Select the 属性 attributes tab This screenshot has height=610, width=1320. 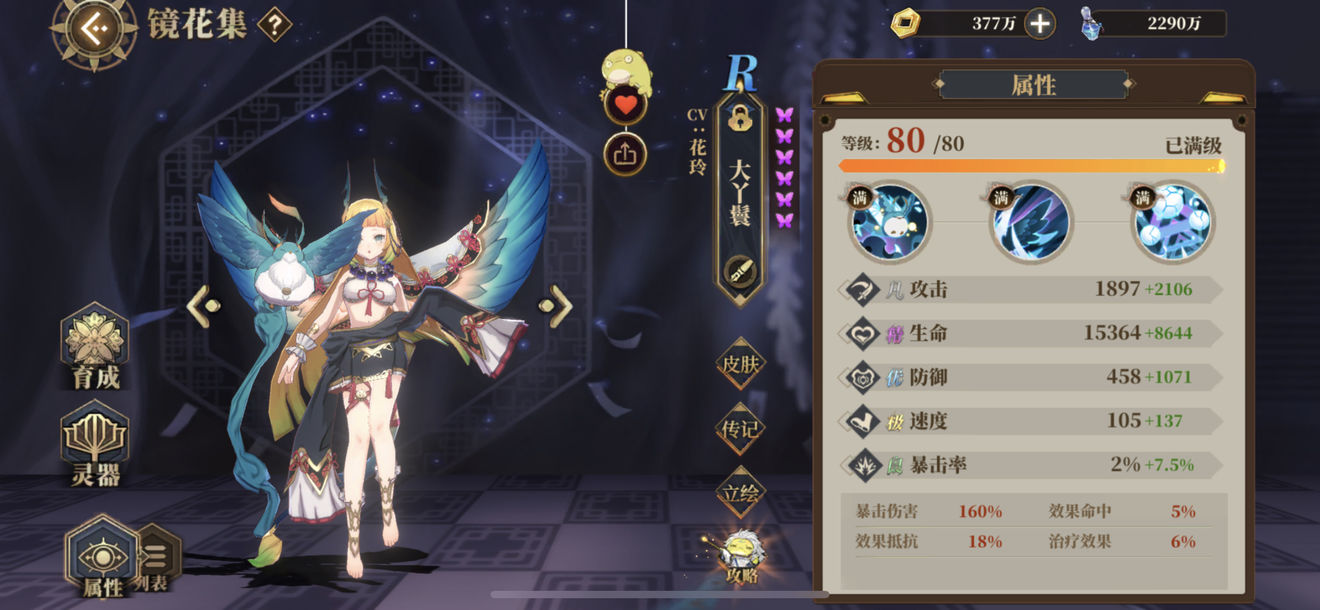101,553
